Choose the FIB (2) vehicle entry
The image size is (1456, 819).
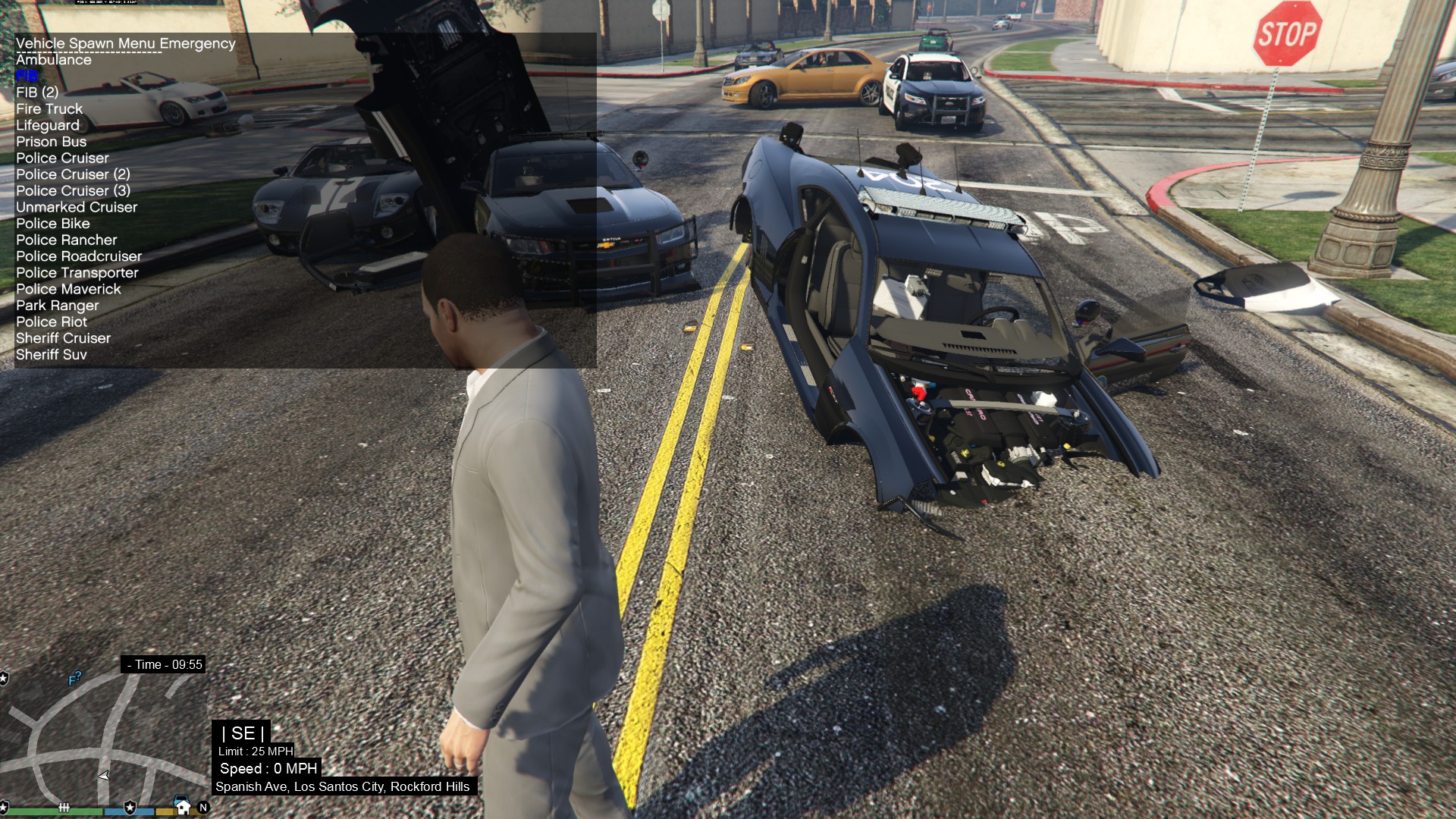click(37, 93)
